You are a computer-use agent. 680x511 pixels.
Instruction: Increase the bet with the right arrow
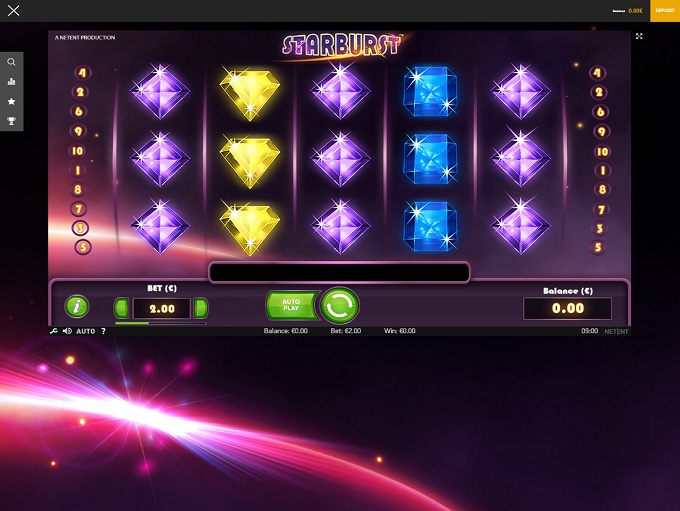pyautogui.click(x=201, y=308)
